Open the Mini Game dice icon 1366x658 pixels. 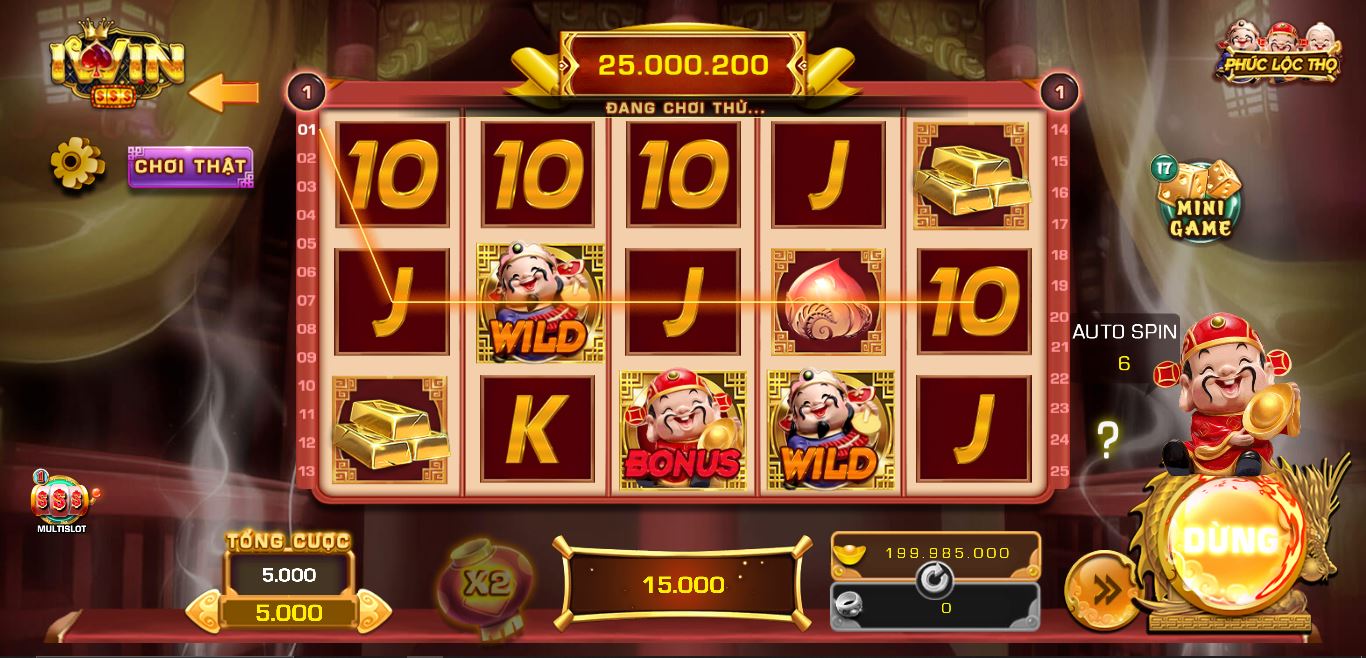1200,201
